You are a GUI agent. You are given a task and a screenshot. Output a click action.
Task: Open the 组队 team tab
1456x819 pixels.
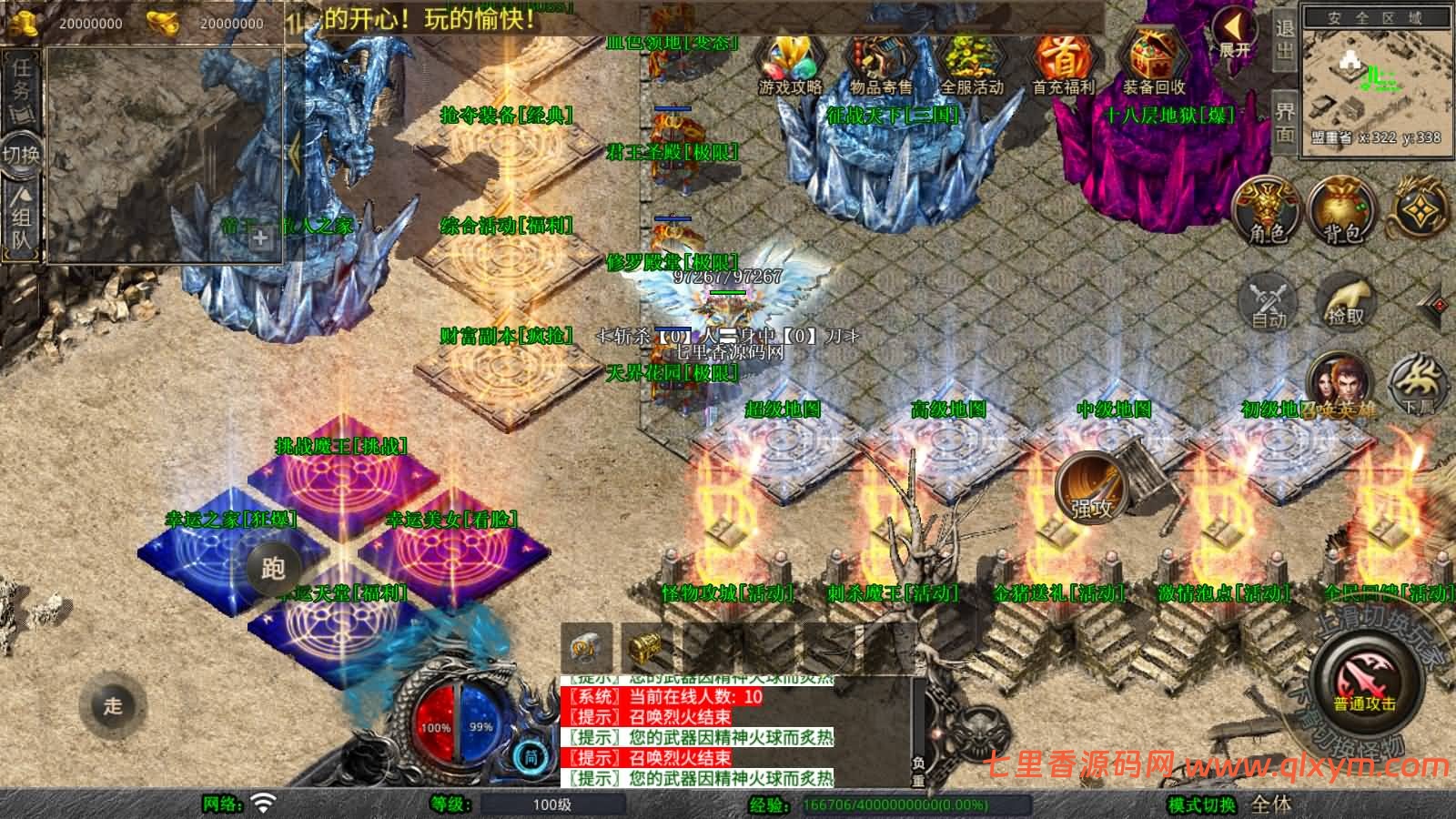[20, 220]
